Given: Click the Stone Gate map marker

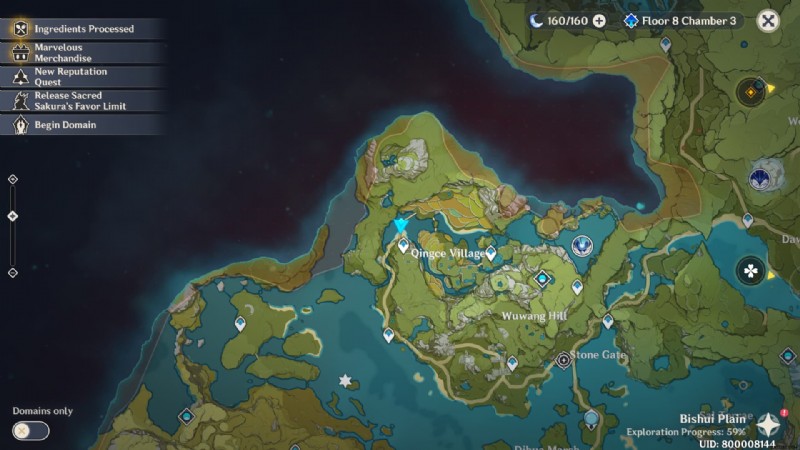Looking at the screenshot, I should click(563, 358).
